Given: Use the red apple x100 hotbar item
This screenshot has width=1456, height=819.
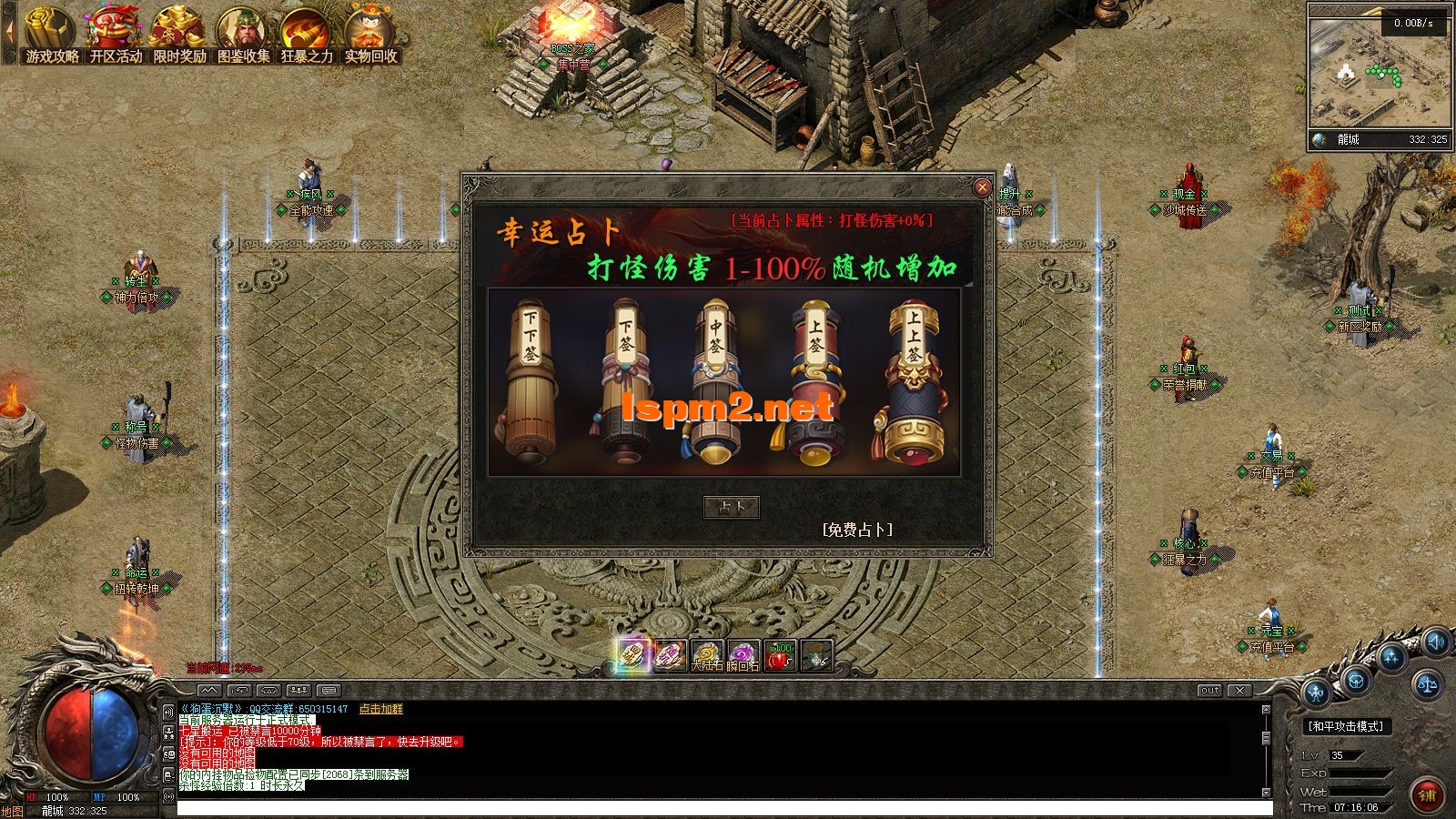Looking at the screenshot, I should pyautogui.click(x=779, y=655).
